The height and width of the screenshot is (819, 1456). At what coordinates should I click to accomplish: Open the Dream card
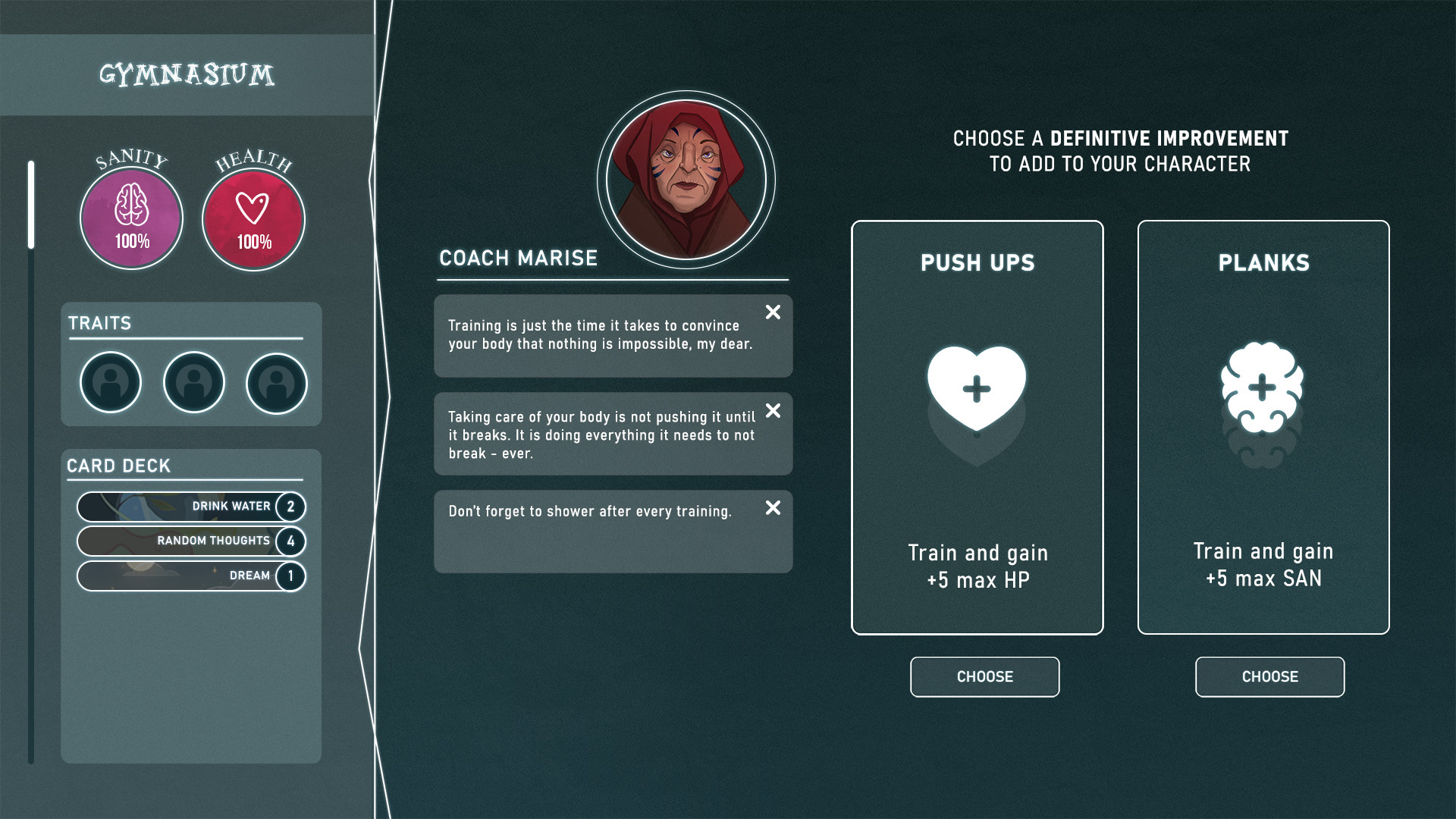pos(190,576)
